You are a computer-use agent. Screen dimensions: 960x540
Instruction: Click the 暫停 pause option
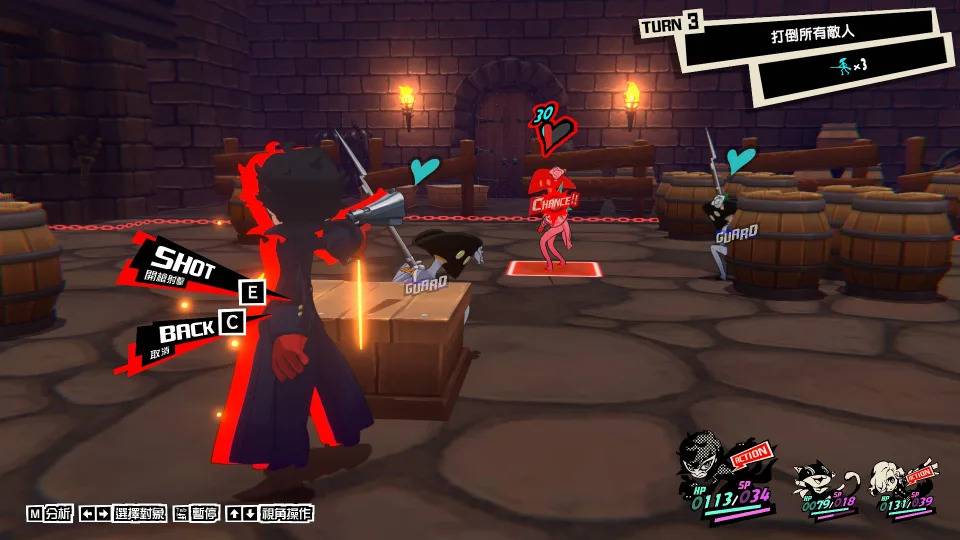(x=197, y=513)
